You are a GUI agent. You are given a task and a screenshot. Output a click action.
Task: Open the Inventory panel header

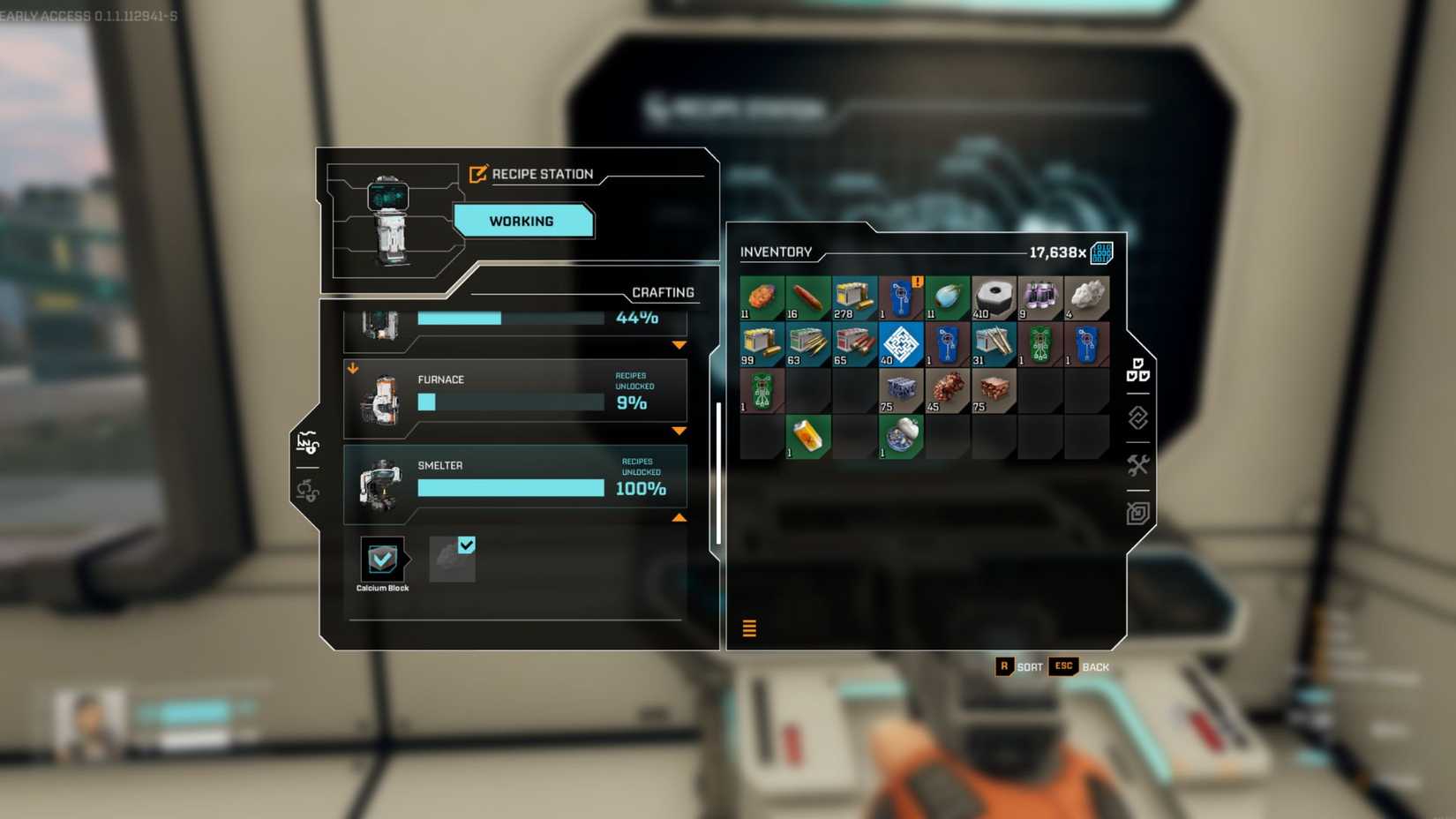pyautogui.click(x=777, y=252)
